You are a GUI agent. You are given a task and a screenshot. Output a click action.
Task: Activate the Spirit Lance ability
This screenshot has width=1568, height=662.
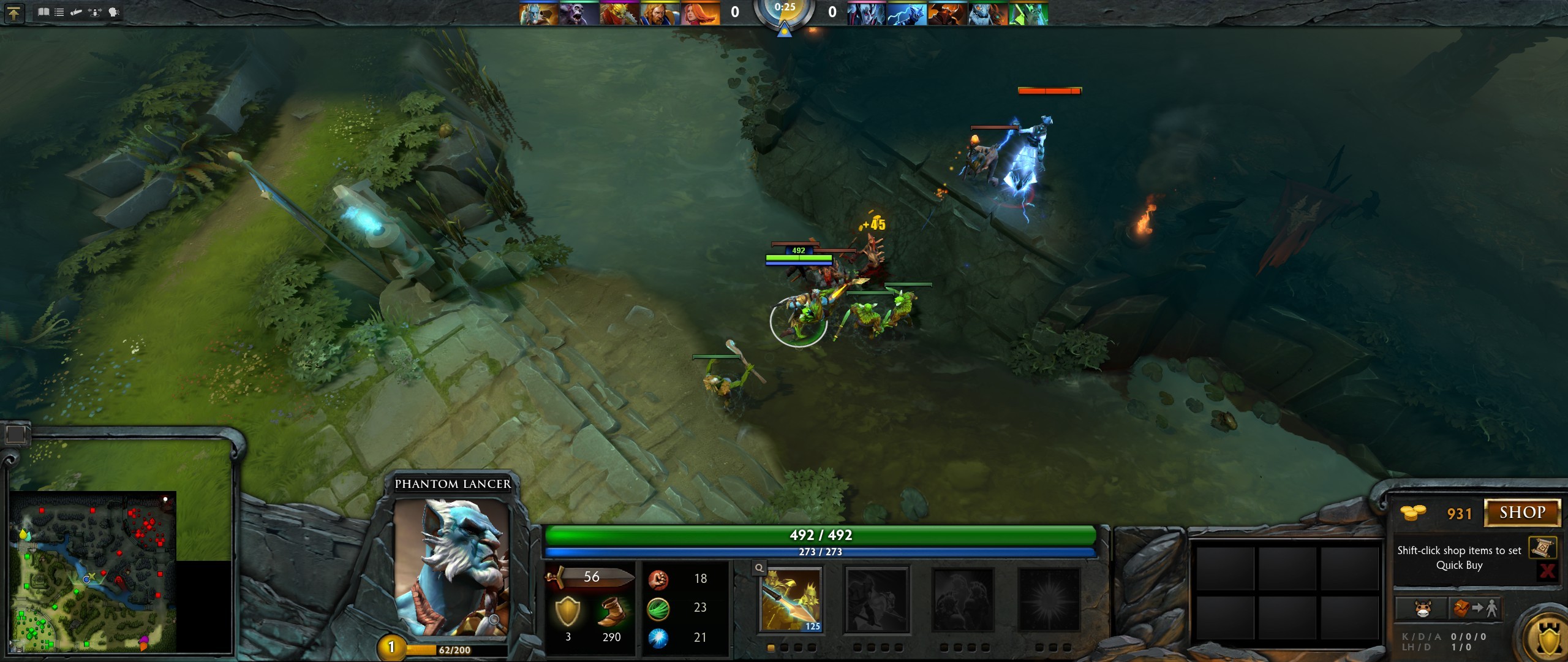pyautogui.click(x=791, y=599)
